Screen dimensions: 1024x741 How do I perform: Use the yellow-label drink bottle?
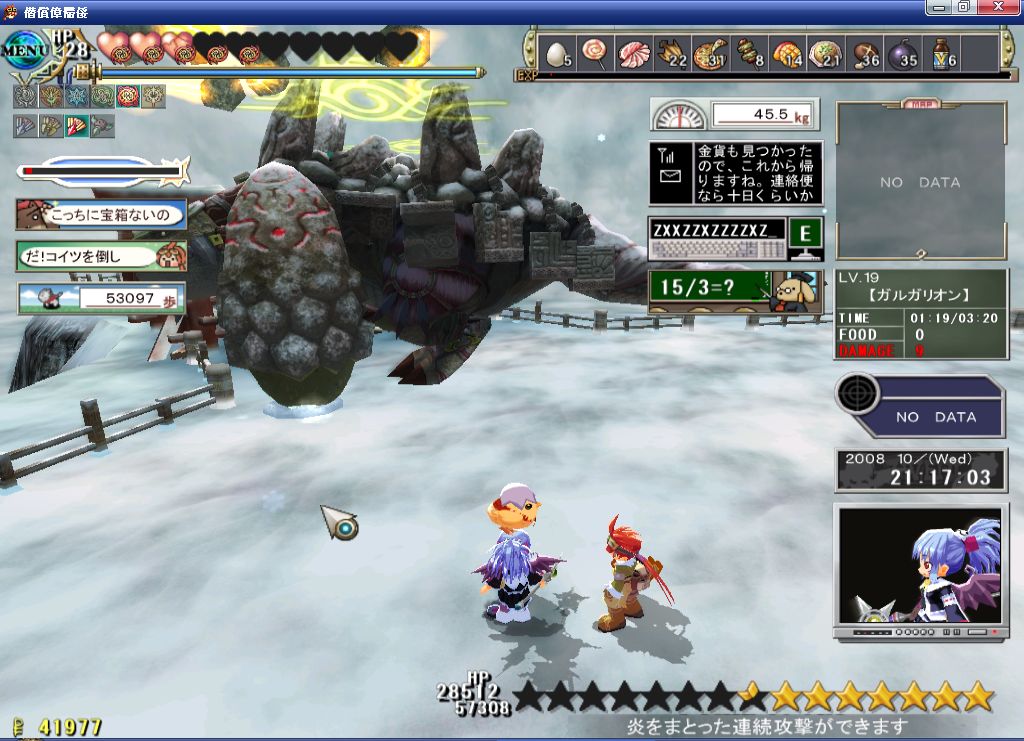942,54
